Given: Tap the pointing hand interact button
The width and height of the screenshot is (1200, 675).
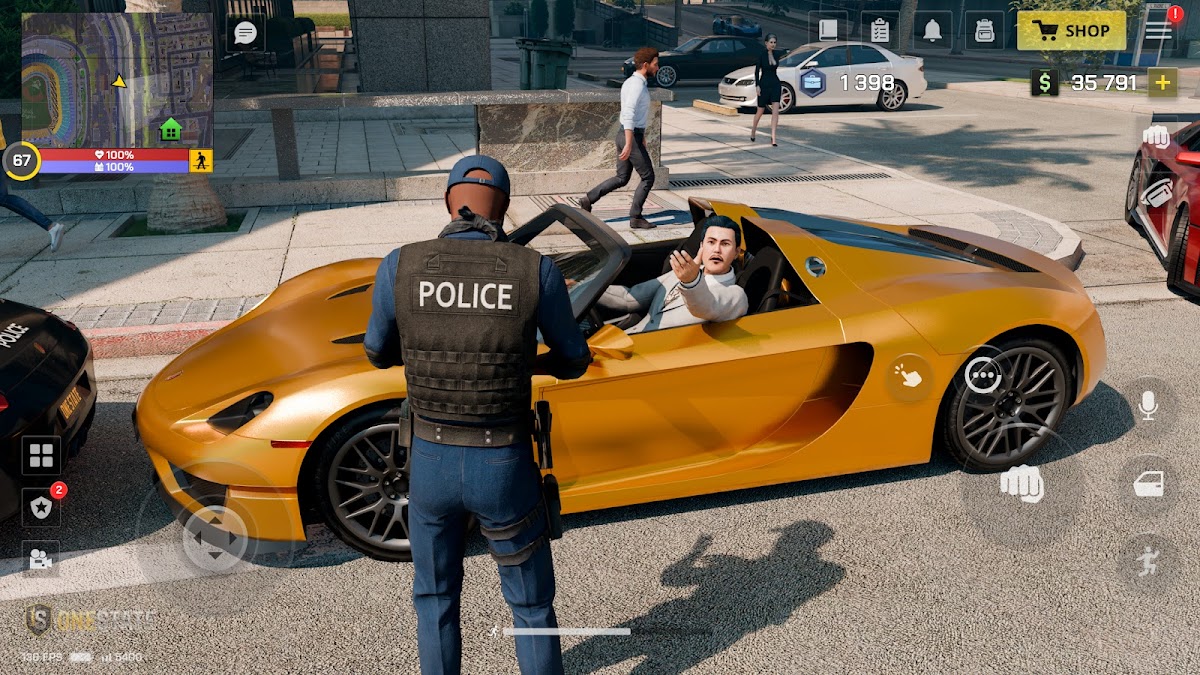Looking at the screenshot, I should (909, 376).
